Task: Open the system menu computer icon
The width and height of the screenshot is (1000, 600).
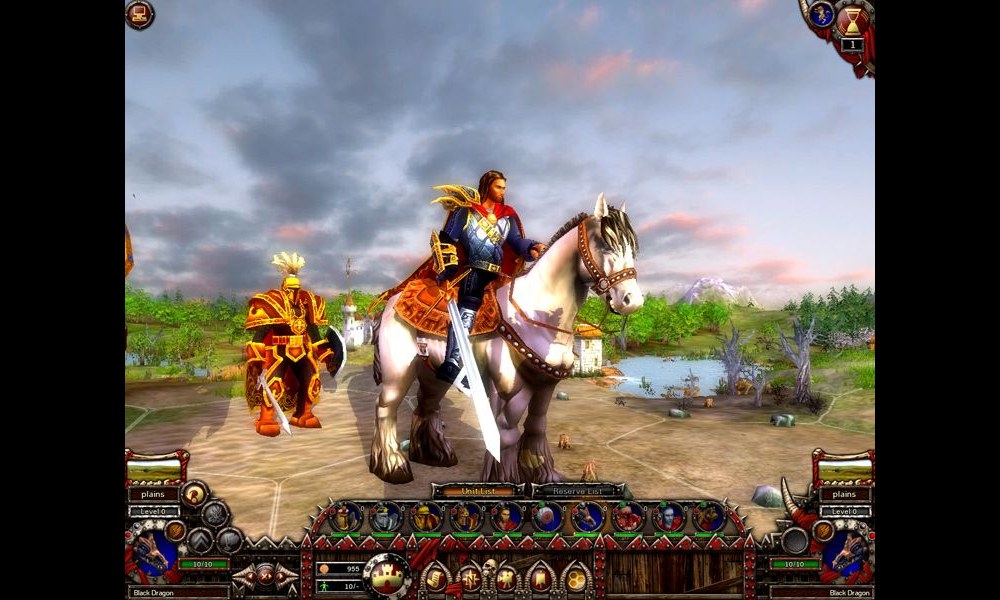Action: tap(140, 15)
